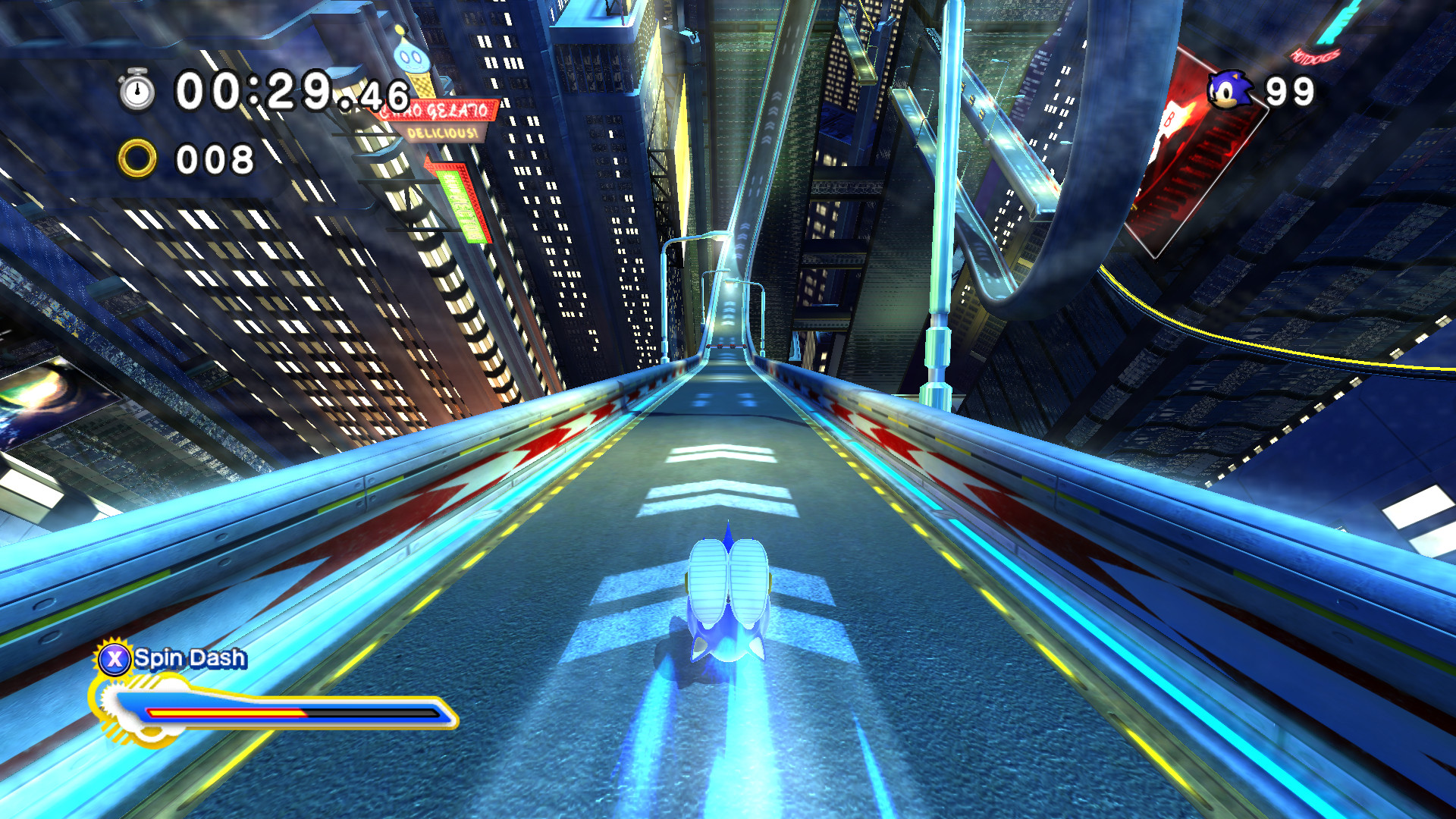Click the Spin Dash text label
This screenshot has height=819, width=1456.
coord(188,659)
